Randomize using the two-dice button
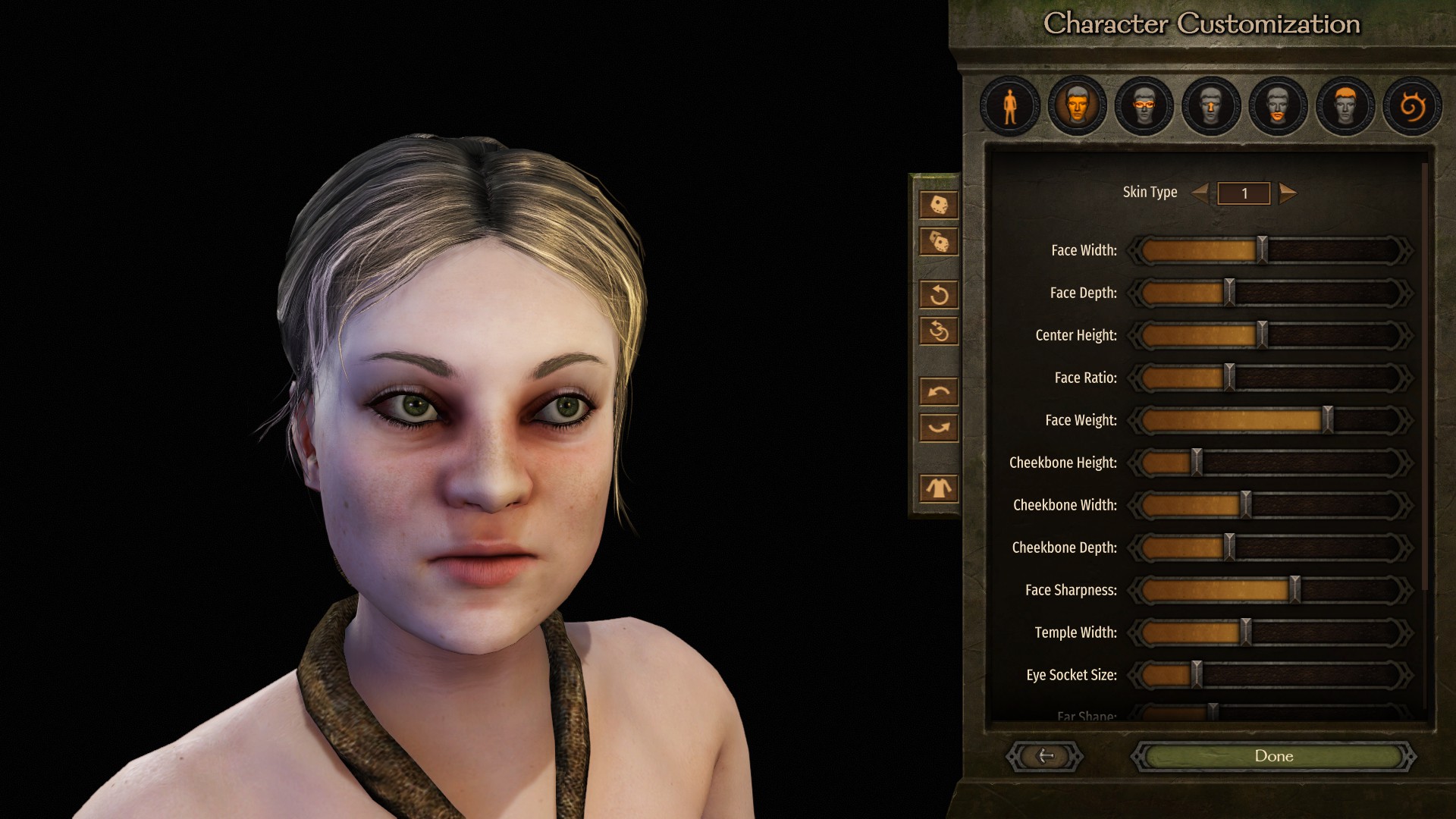The width and height of the screenshot is (1456, 819). (x=939, y=242)
